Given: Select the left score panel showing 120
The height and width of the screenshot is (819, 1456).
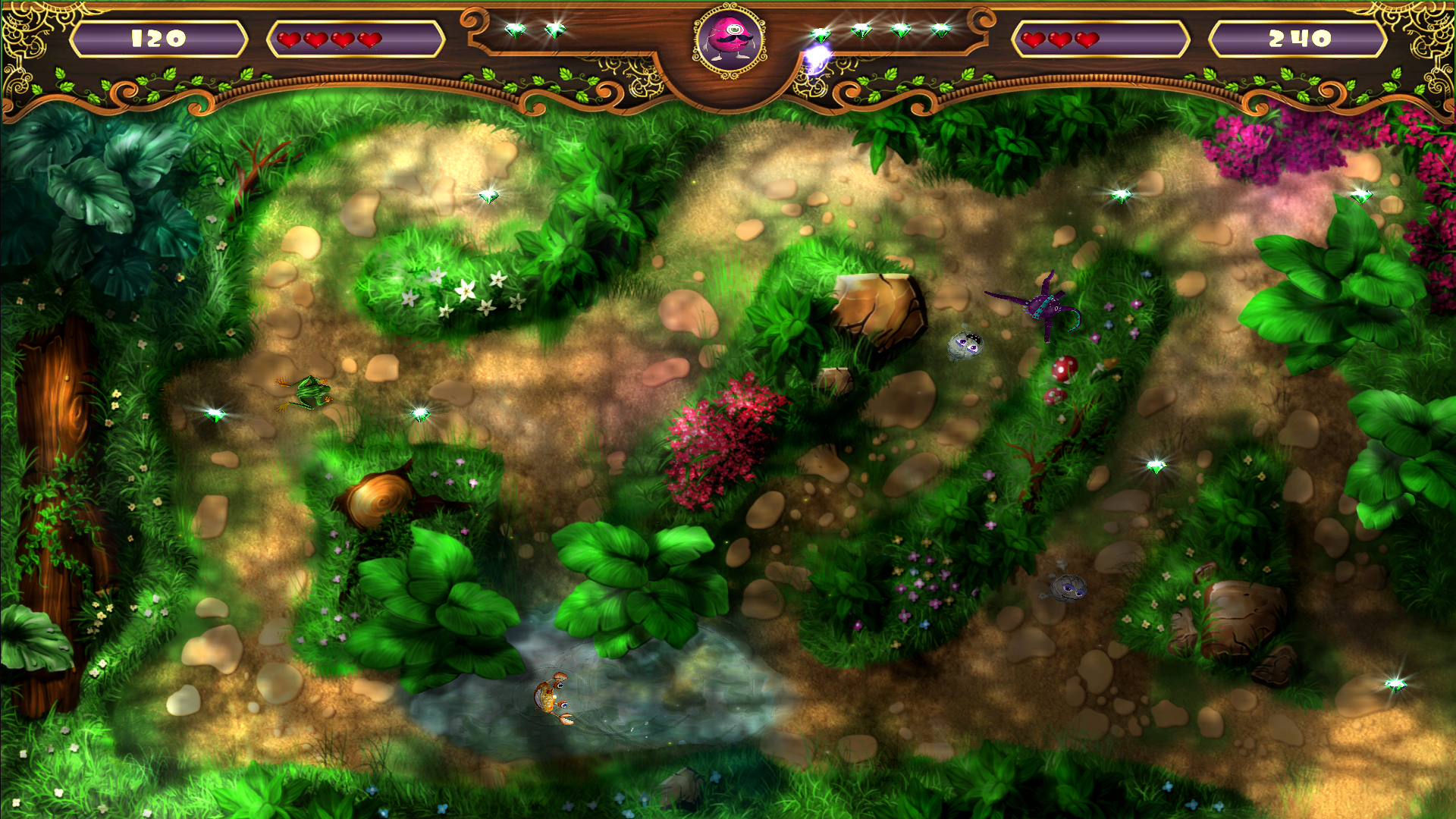Looking at the screenshot, I should coord(159,36).
